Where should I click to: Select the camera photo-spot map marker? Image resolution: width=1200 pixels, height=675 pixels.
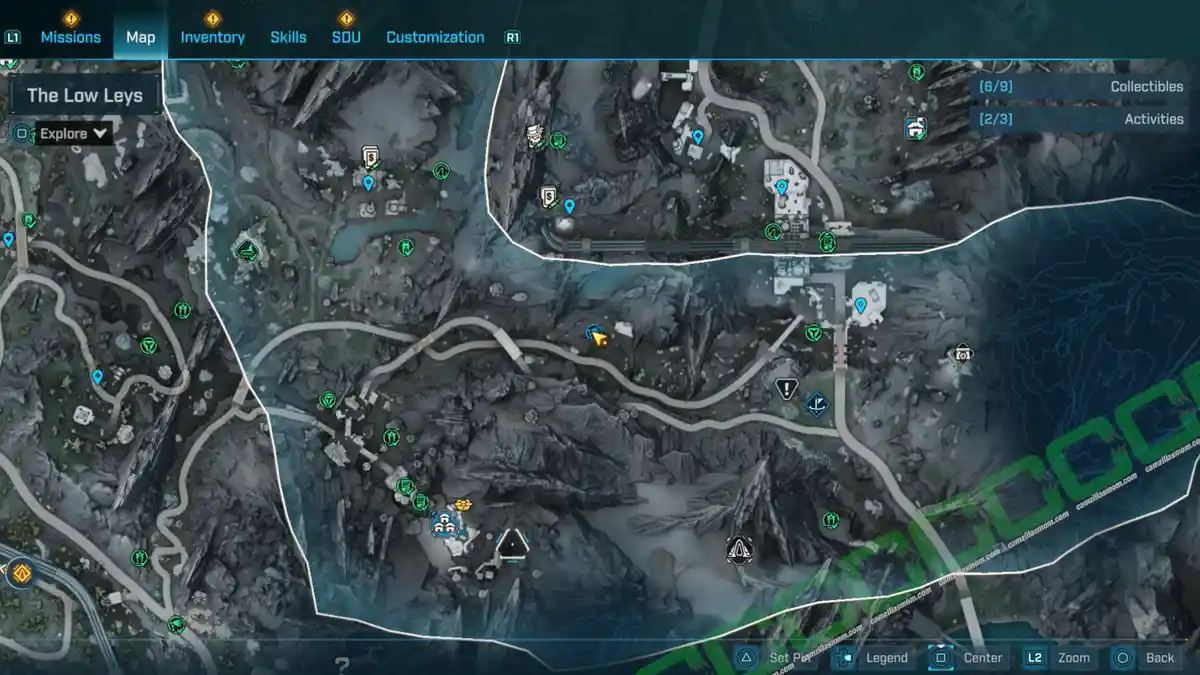[962, 353]
